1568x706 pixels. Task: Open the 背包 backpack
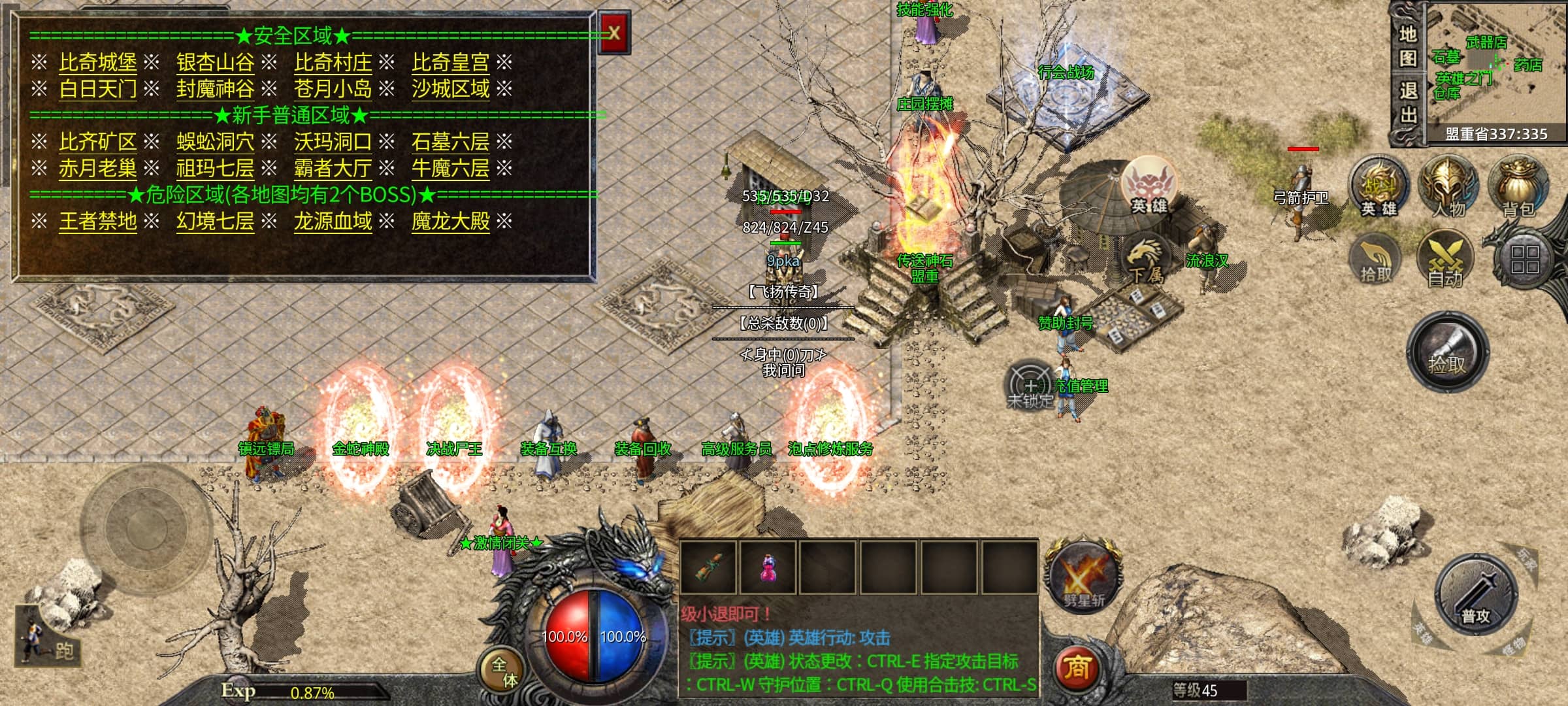[1518, 187]
